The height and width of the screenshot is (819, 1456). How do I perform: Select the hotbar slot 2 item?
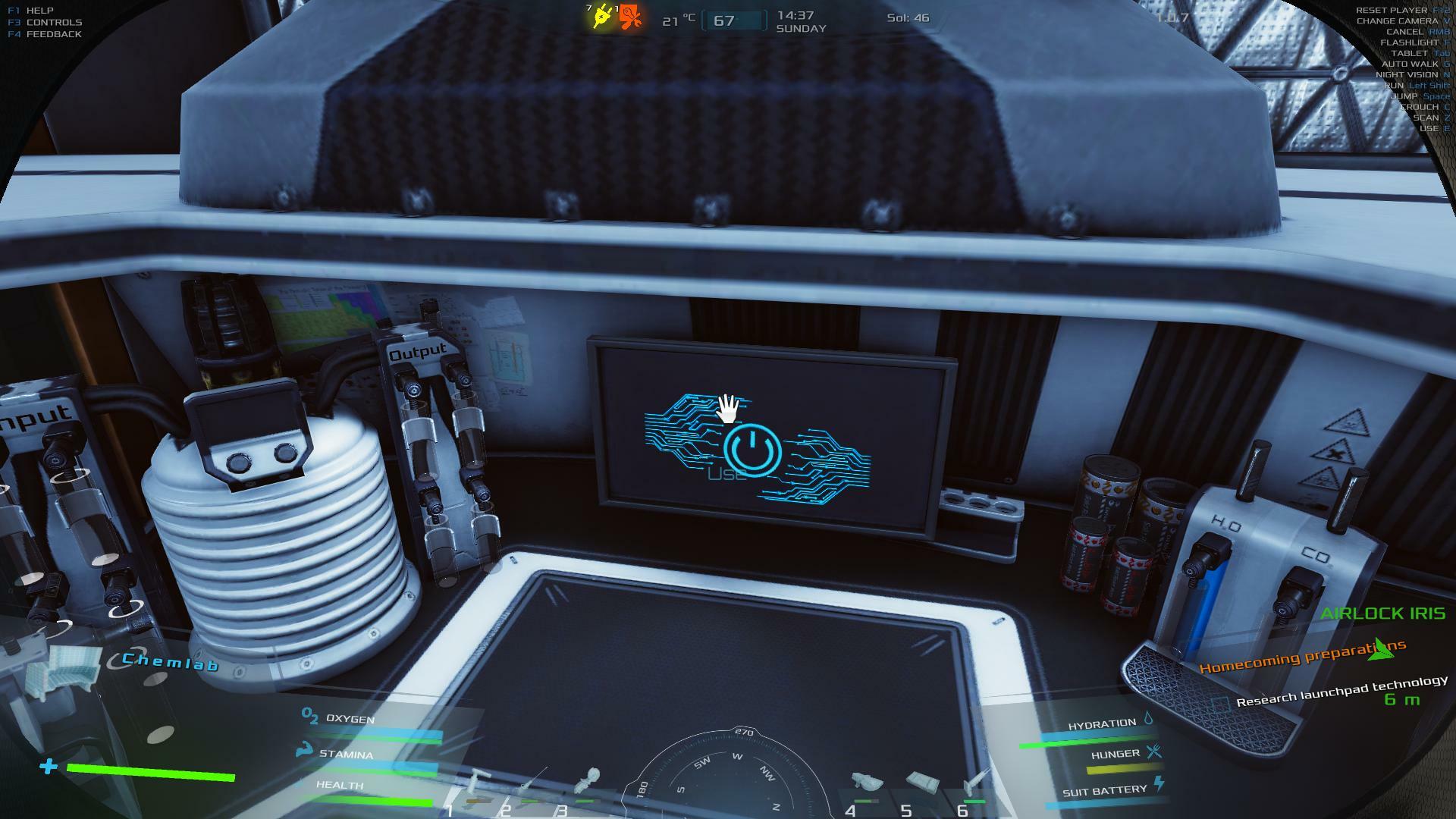pos(531,785)
